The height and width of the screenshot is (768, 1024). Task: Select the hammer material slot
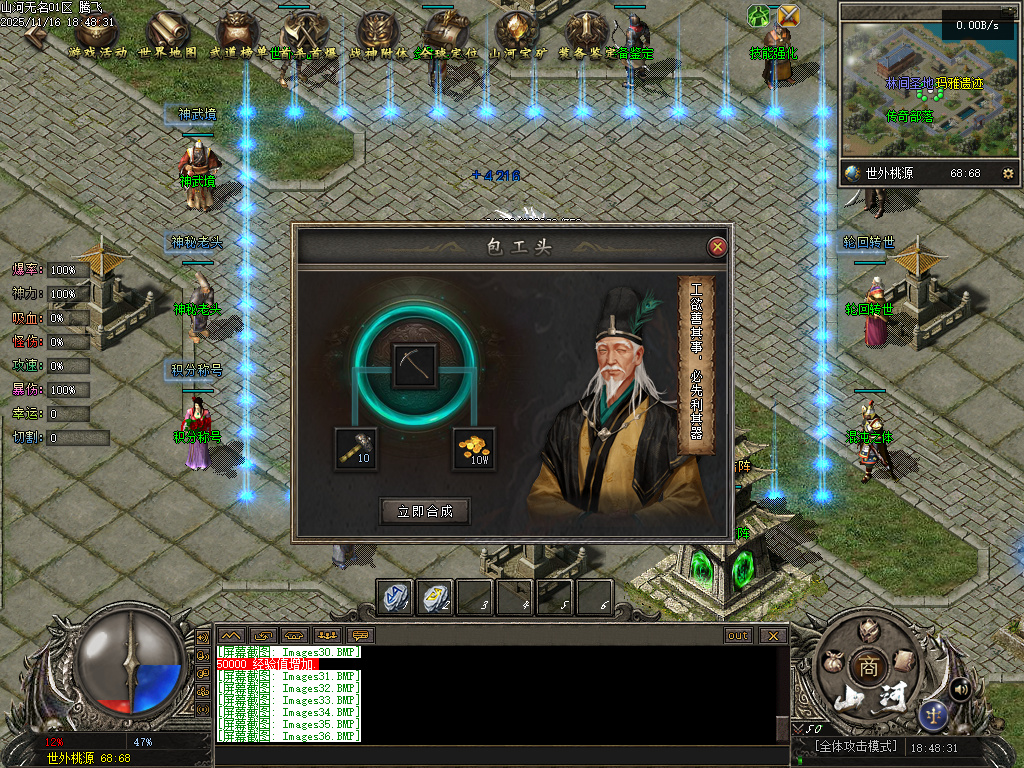[x=356, y=448]
